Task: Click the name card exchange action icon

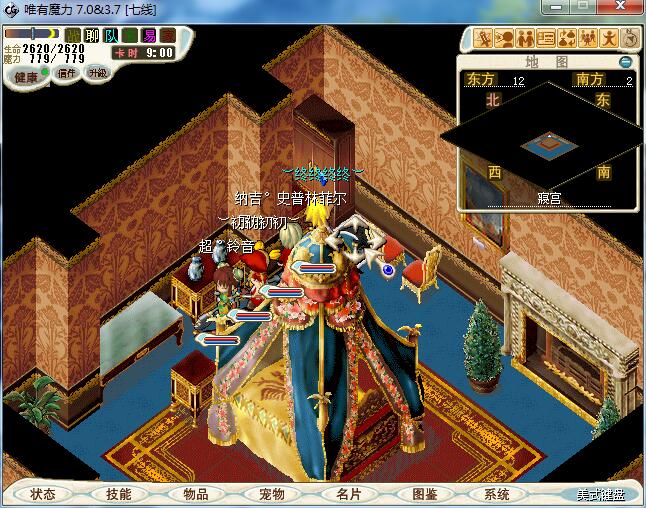Action: pyautogui.click(x=546, y=39)
